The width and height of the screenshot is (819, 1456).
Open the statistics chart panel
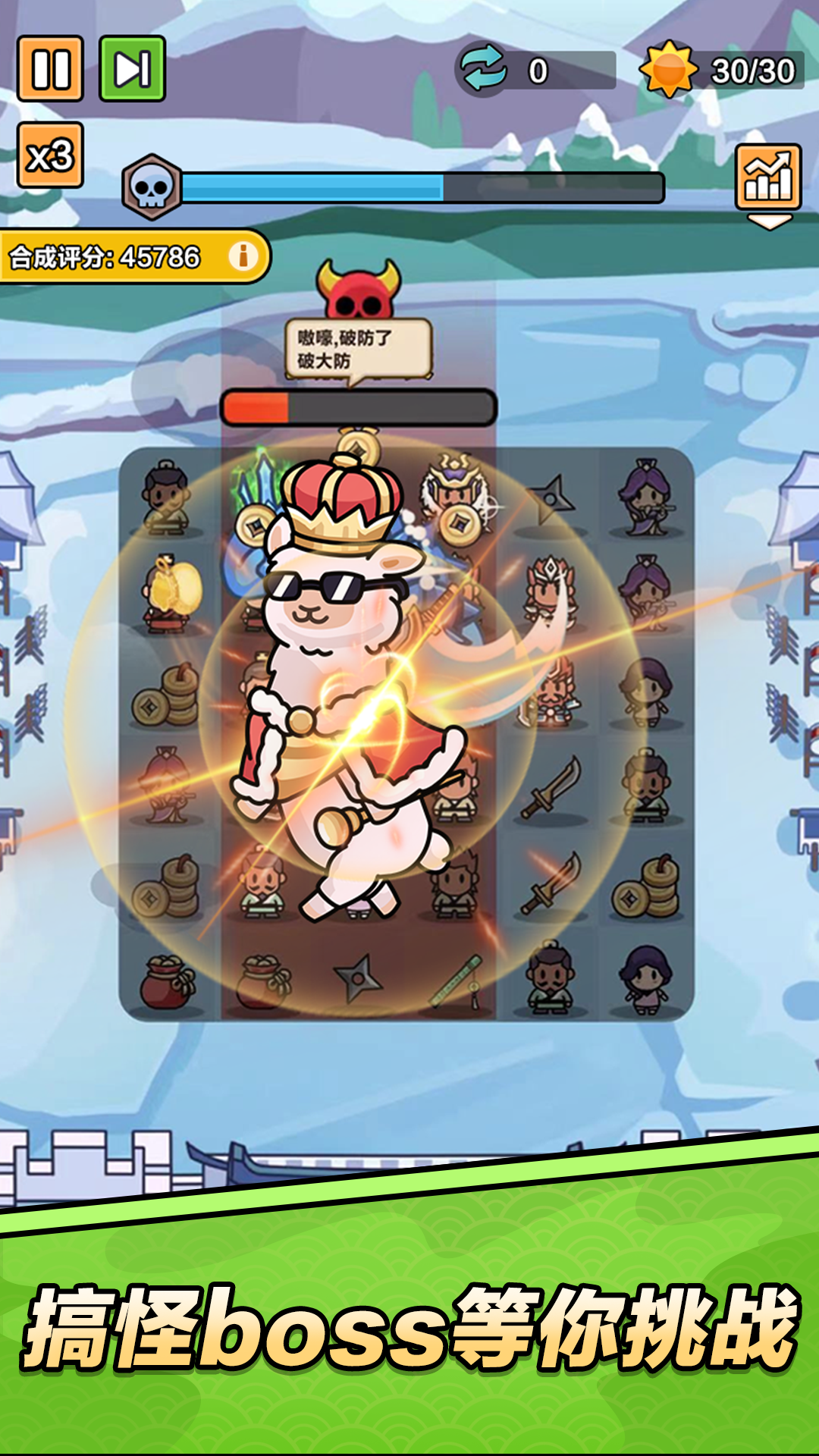768,177
